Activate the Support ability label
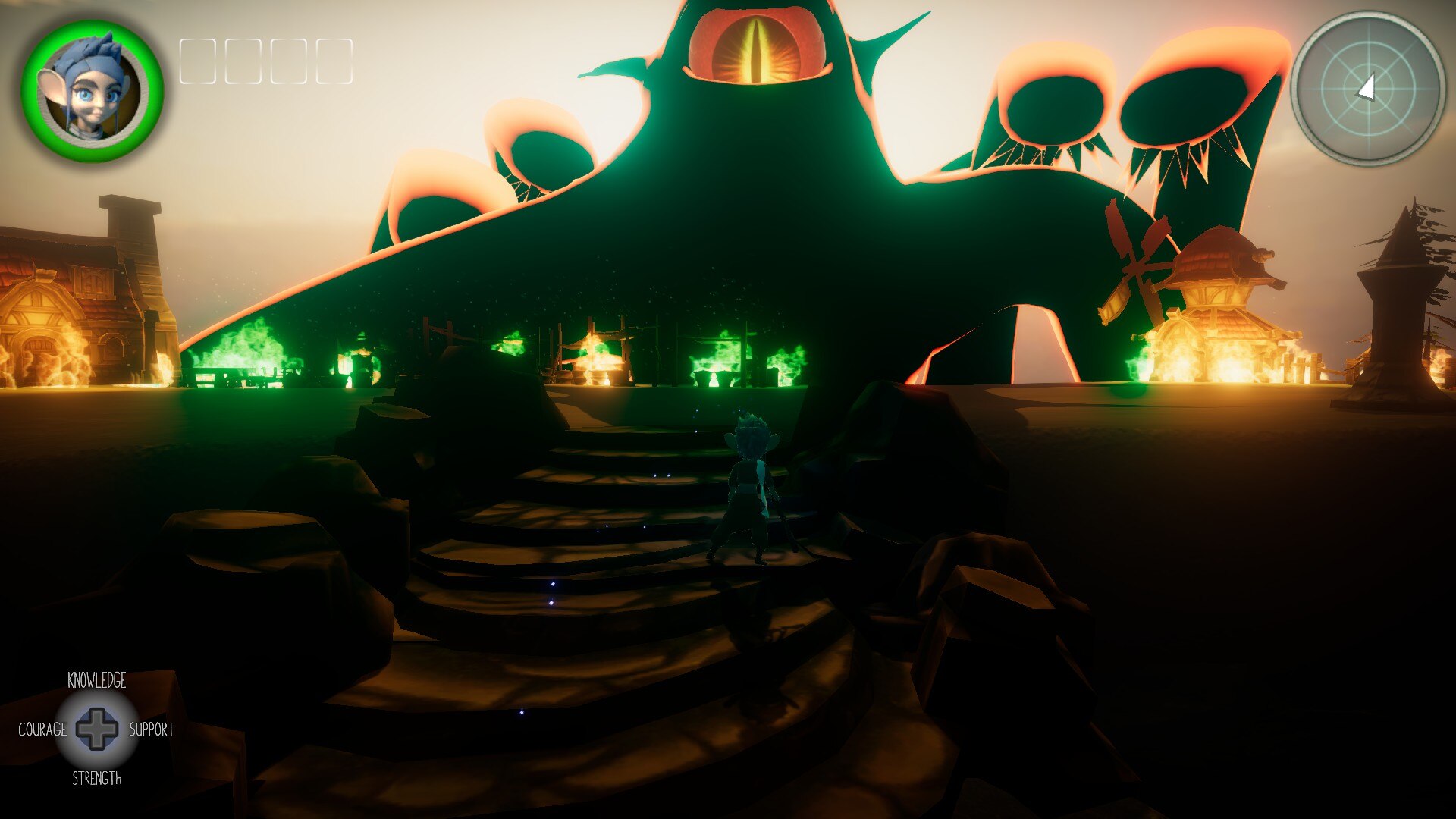Image resolution: width=1456 pixels, height=819 pixels. (x=151, y=730)
